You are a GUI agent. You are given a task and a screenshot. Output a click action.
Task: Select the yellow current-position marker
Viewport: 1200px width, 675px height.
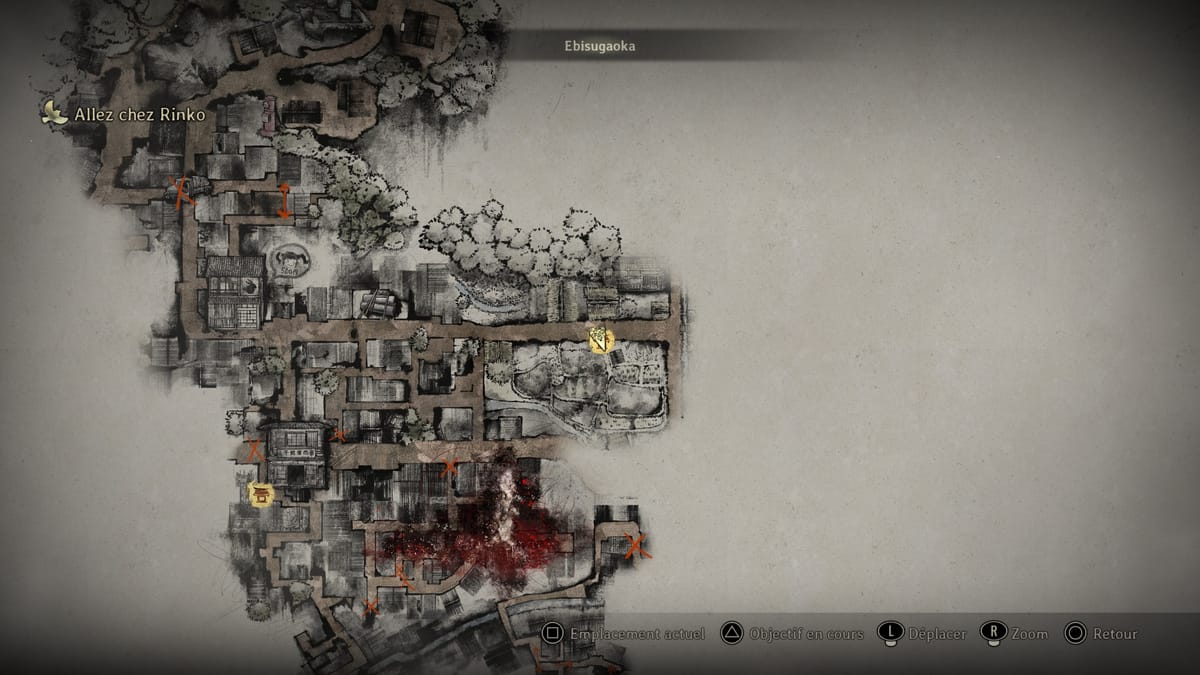tap(600, 340)
